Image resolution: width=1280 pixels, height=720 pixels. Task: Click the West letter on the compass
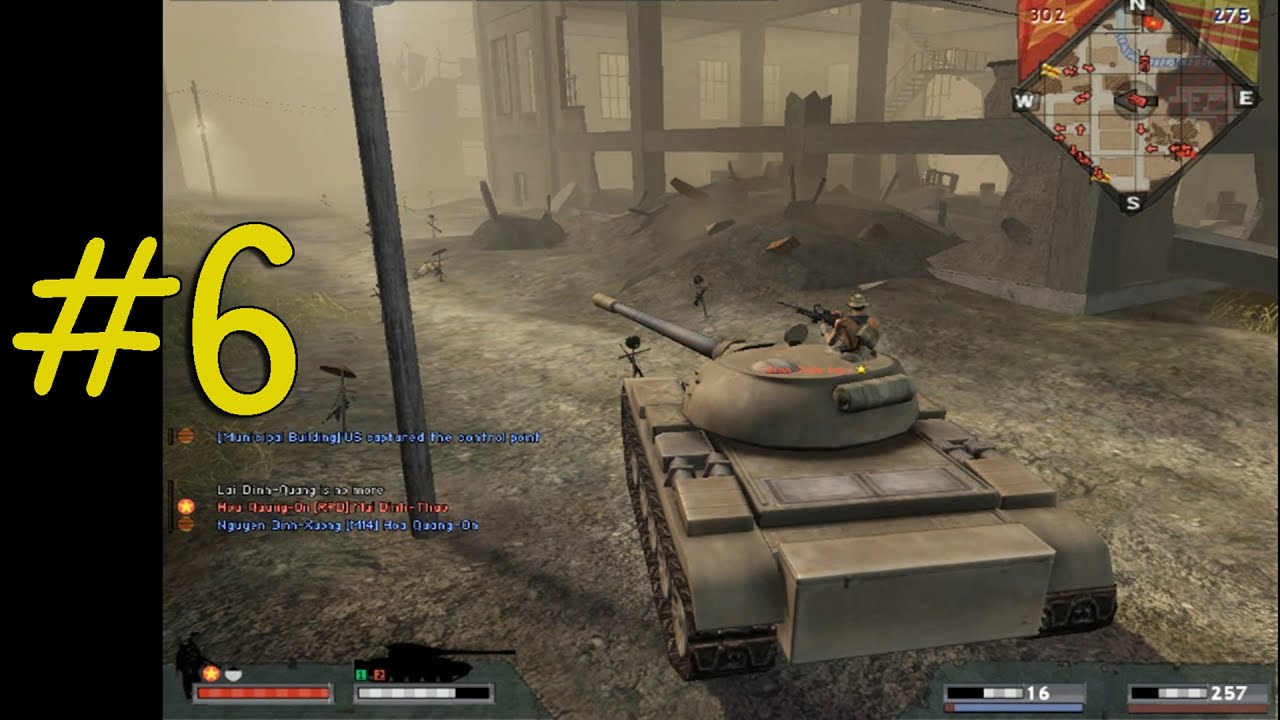point(1027,98)
